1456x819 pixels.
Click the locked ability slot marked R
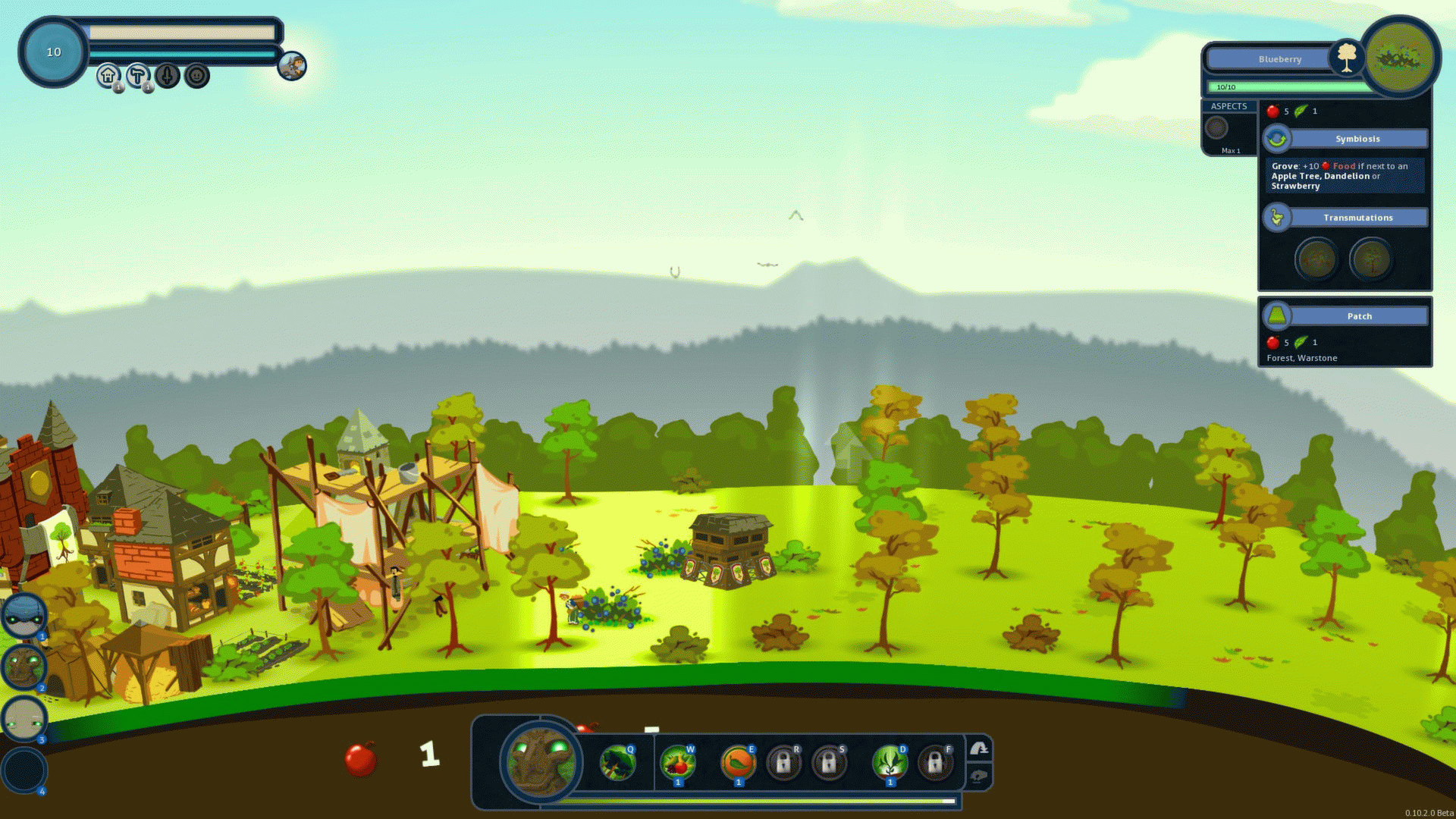pos(783,762)
